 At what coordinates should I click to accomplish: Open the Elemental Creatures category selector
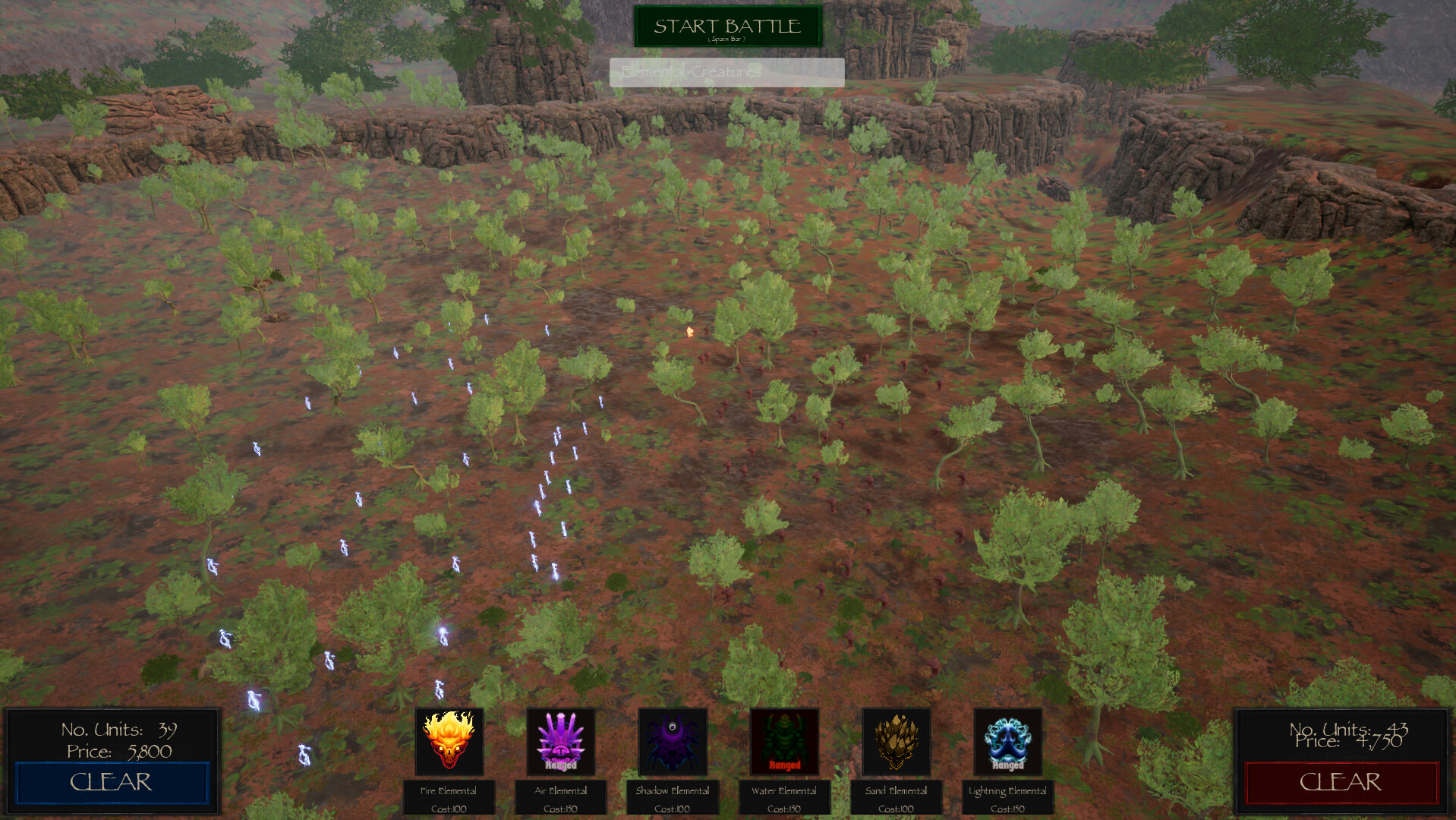click(726, 72)
